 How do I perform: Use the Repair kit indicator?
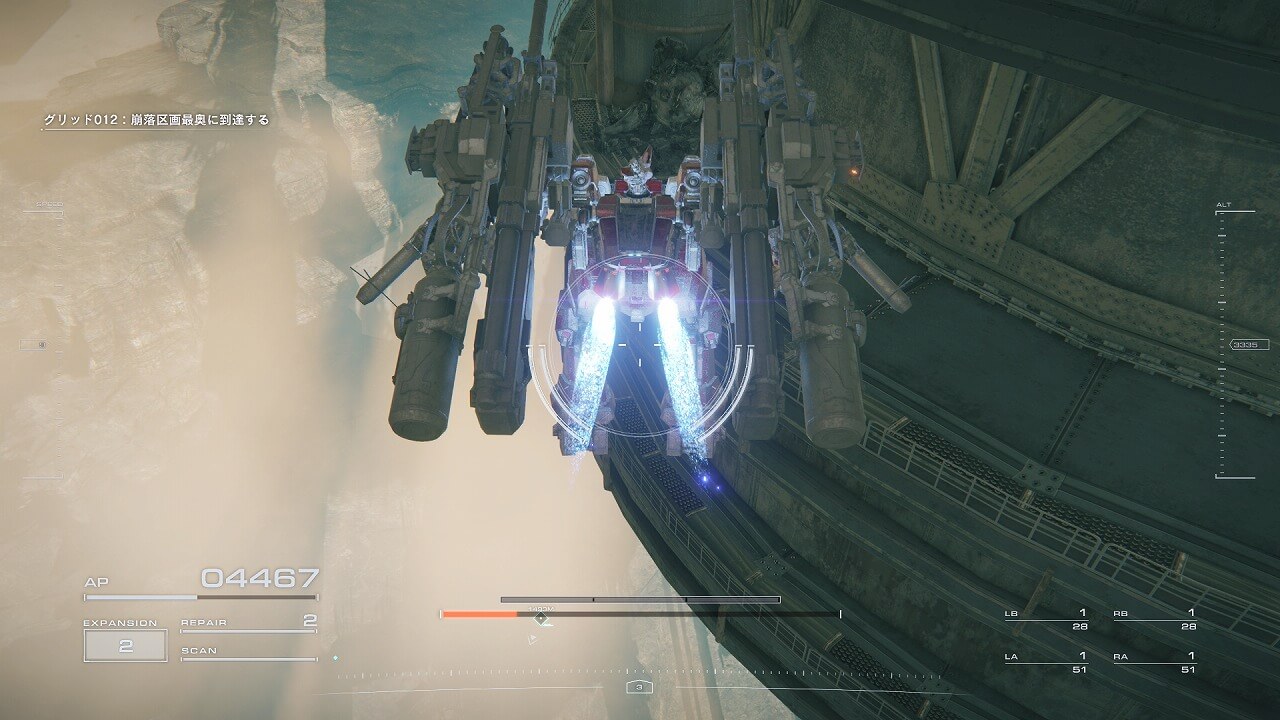(x=248, y=623)
